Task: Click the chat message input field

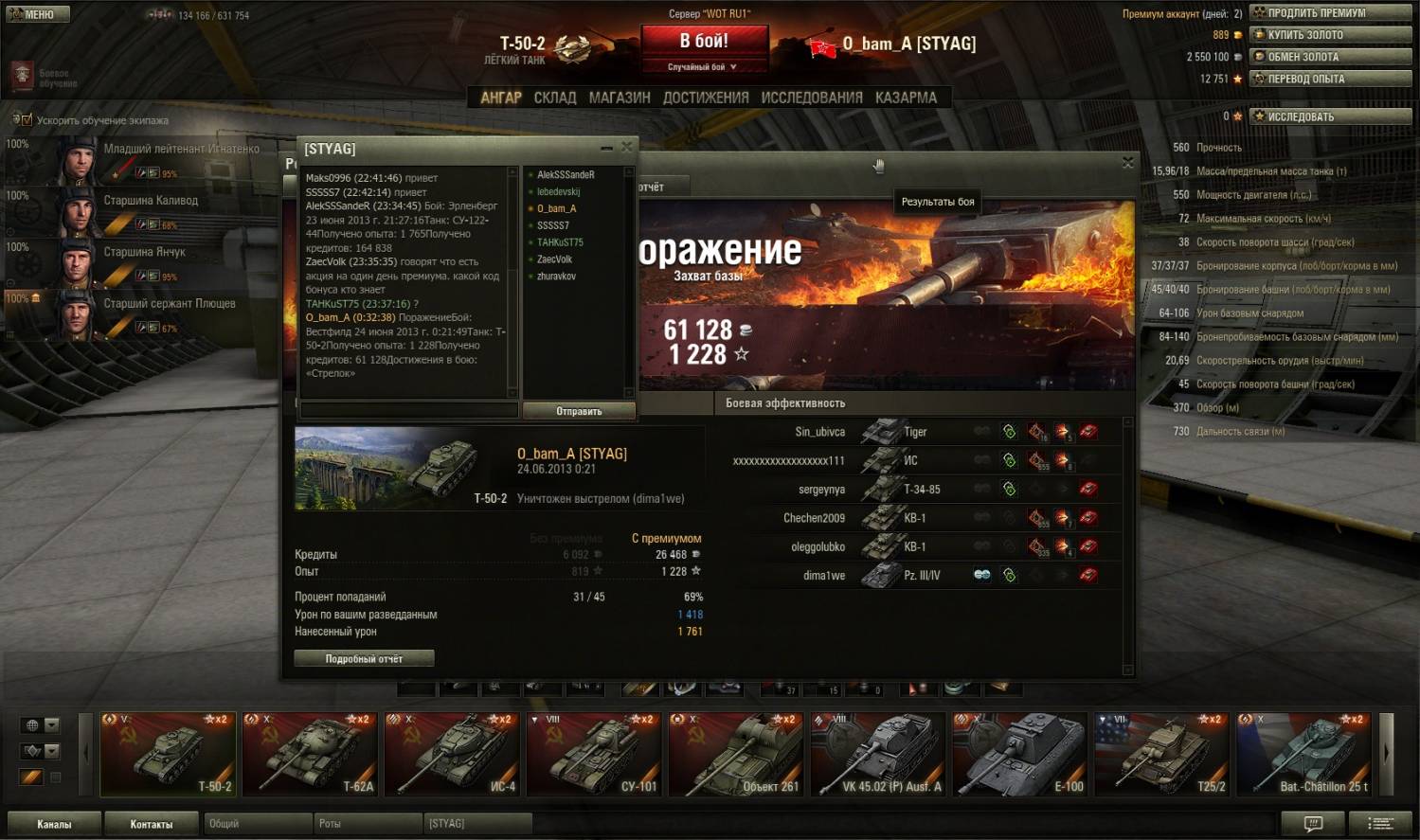Action: (x=408, y=411)
